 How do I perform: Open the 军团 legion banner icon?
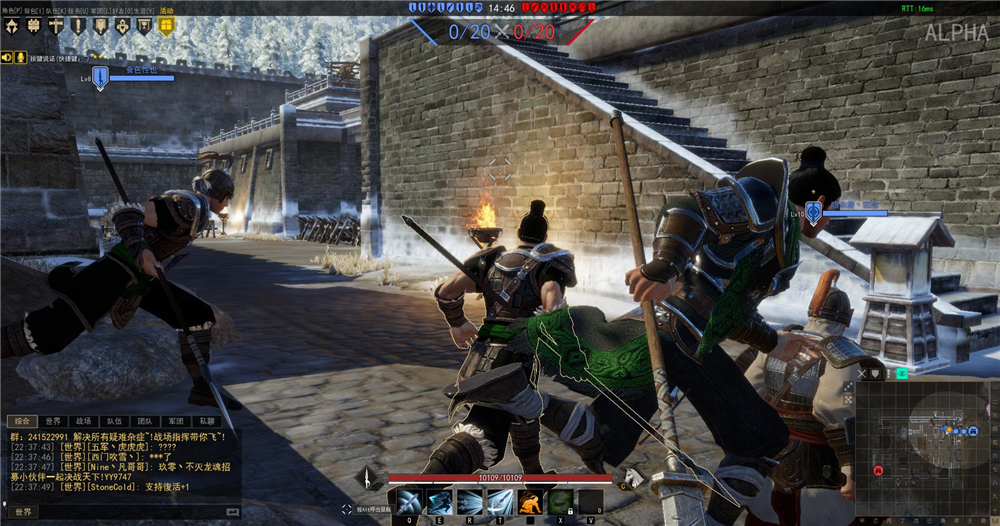coord(100,27)
